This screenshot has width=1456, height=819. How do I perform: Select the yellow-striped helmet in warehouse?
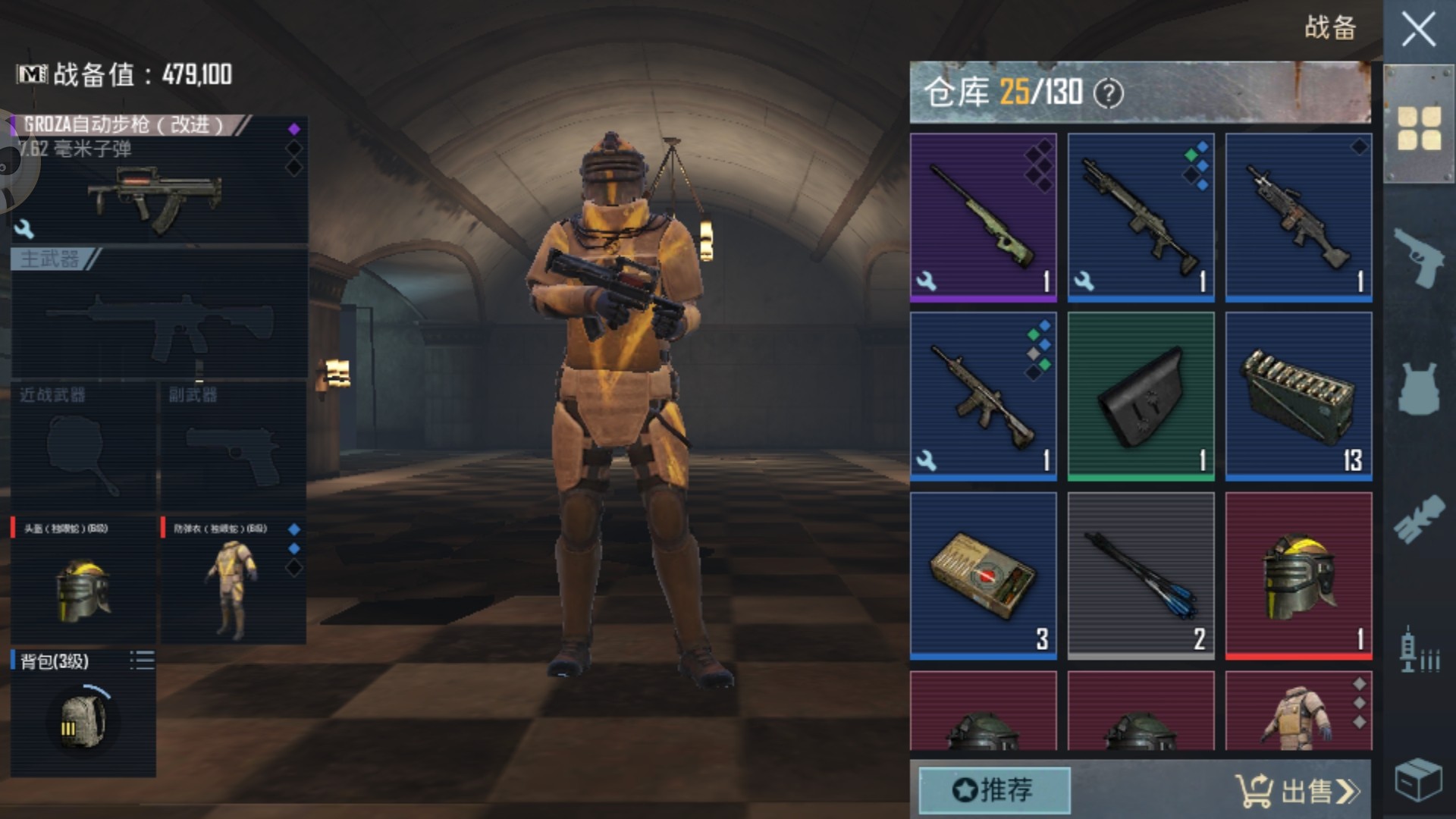[x=1298, y=576]
